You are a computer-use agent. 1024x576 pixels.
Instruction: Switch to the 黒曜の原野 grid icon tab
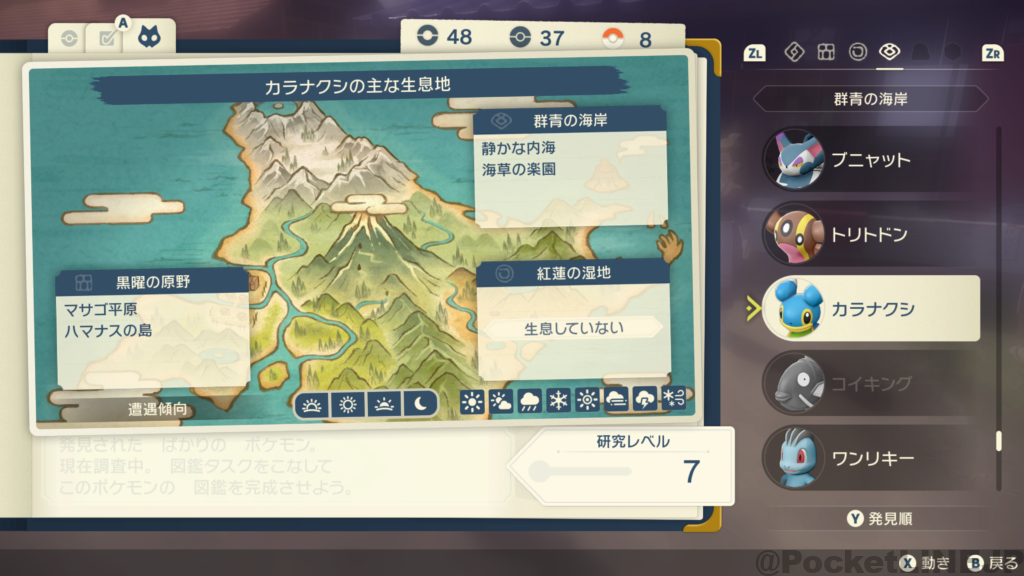(x=826, y=52)
